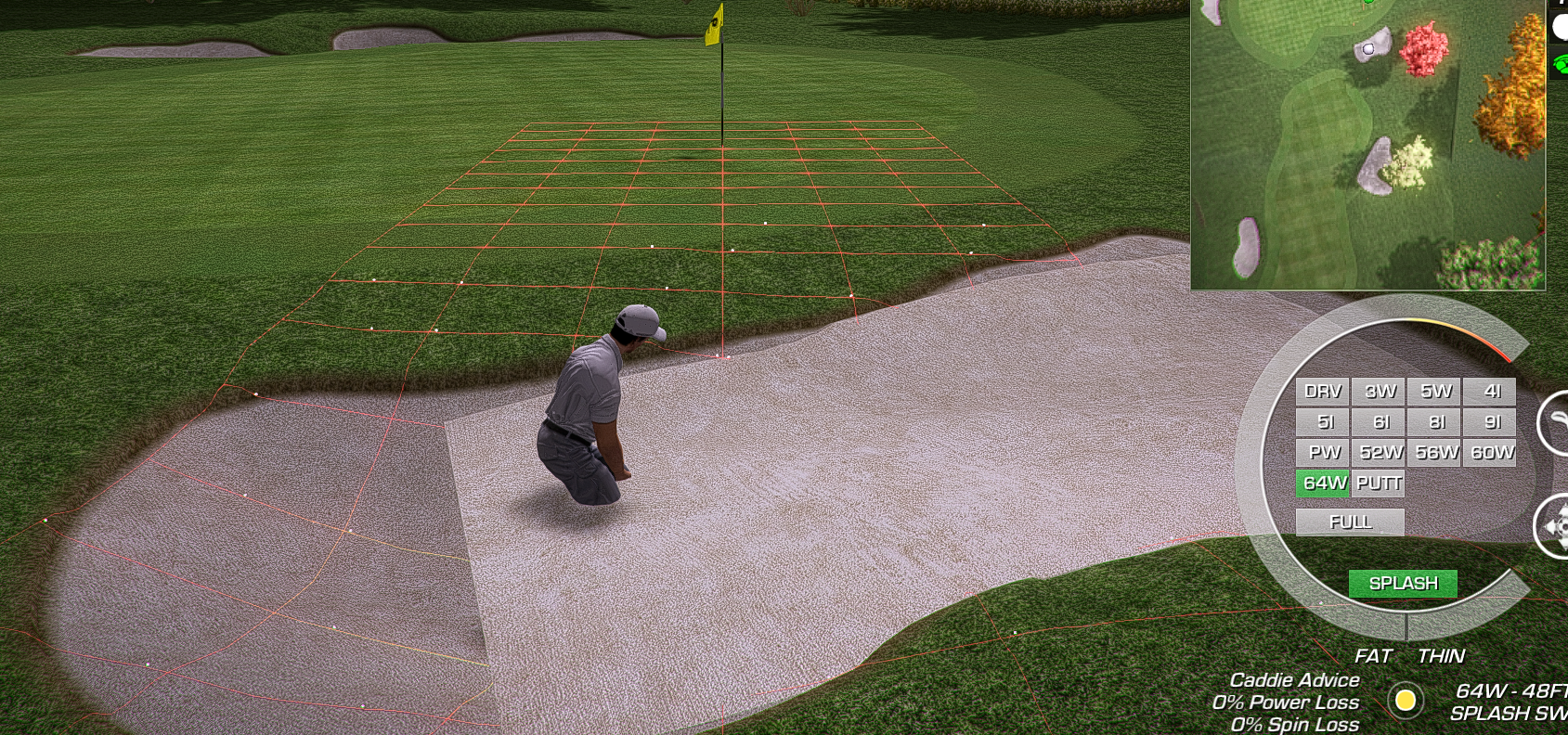Pick the 5W club

(1434, 392)
